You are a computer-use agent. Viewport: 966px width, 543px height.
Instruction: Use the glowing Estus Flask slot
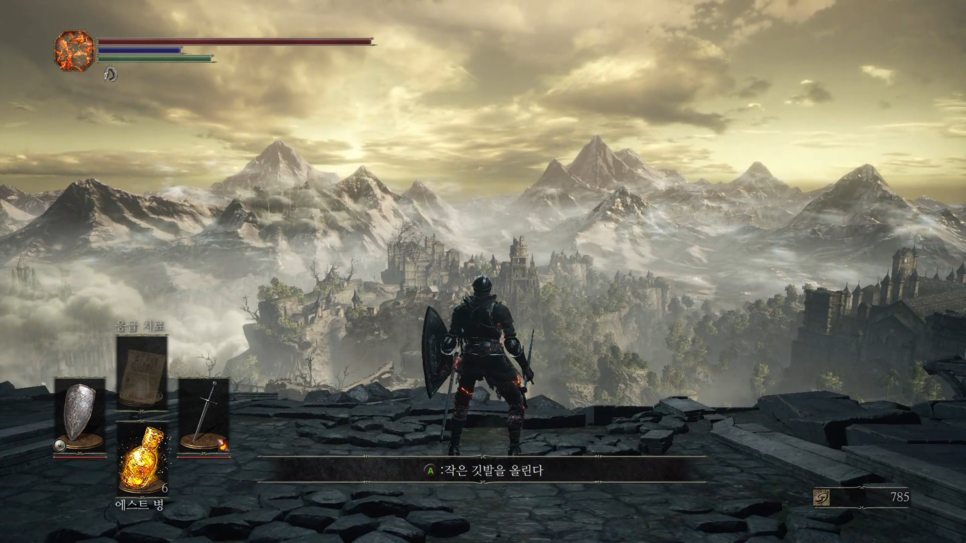[x=141, y=457]
